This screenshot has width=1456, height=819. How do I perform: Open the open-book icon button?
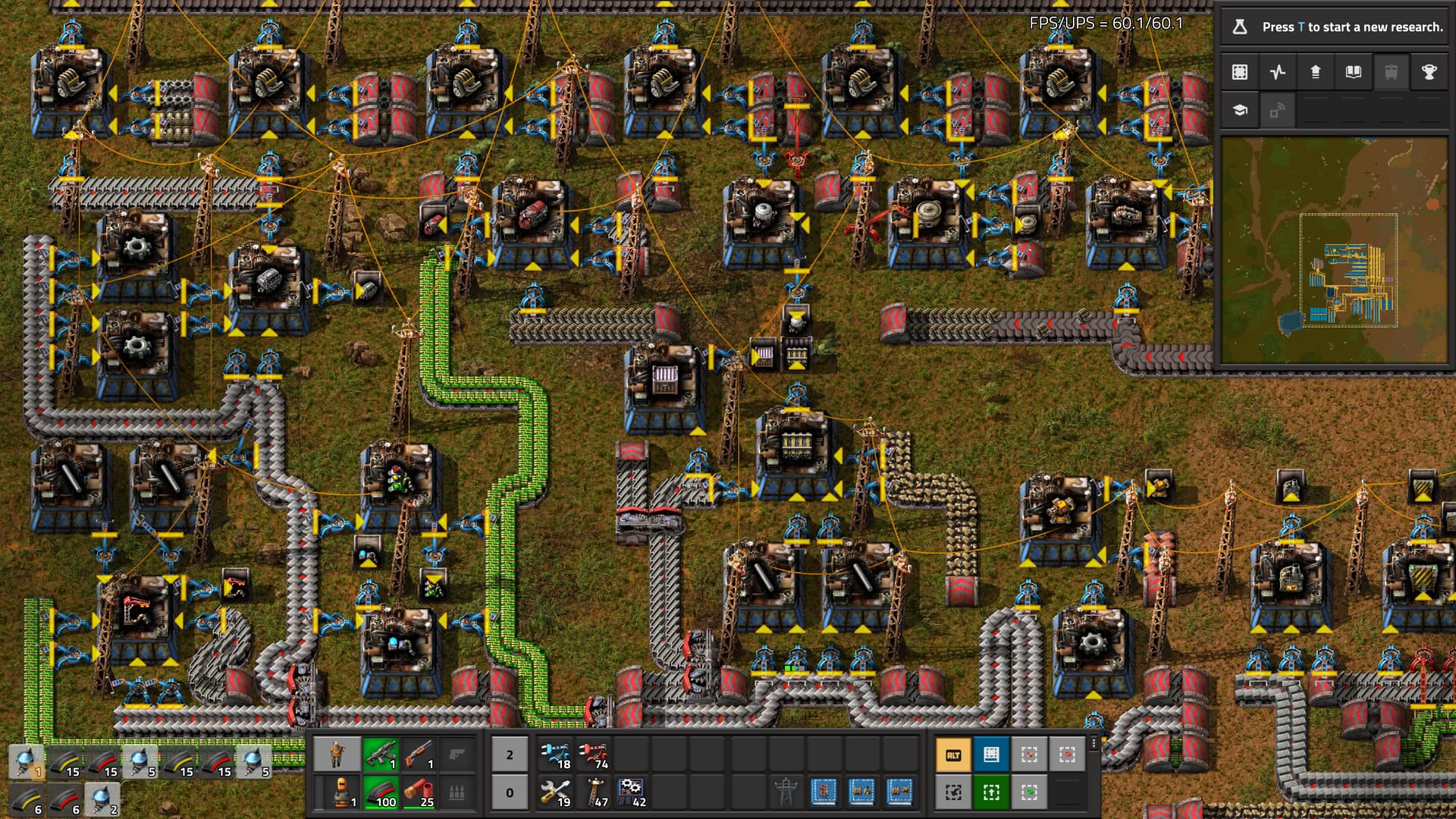click(1353, 72)
